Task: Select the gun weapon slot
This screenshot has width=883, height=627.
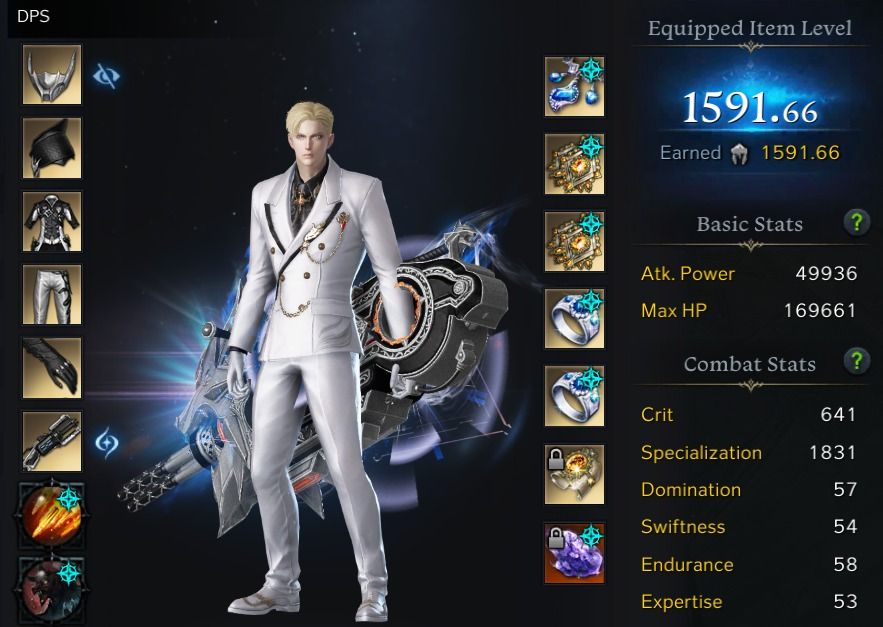Action: (x=52, y=441)
